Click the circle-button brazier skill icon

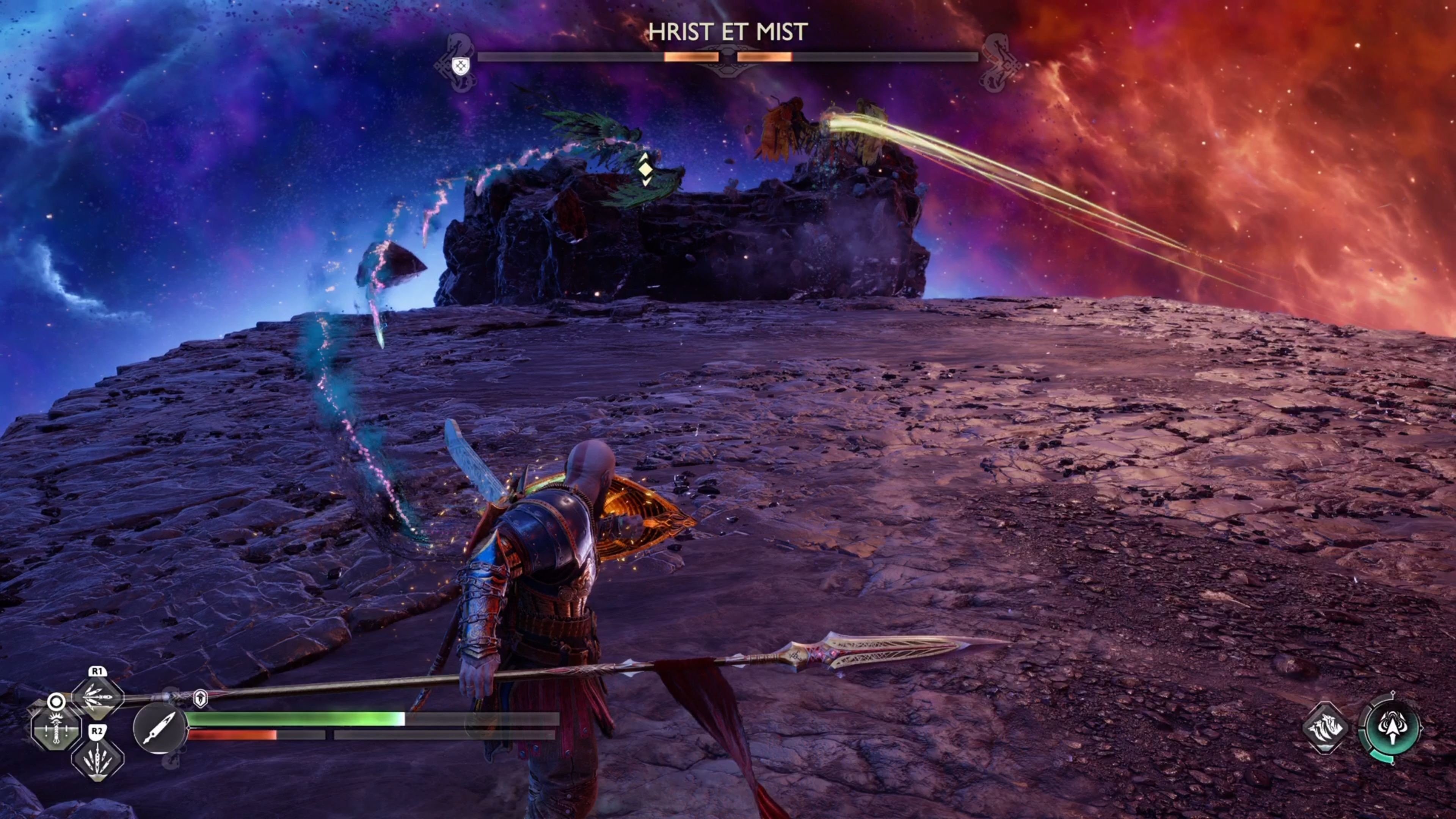click(56, 729)
